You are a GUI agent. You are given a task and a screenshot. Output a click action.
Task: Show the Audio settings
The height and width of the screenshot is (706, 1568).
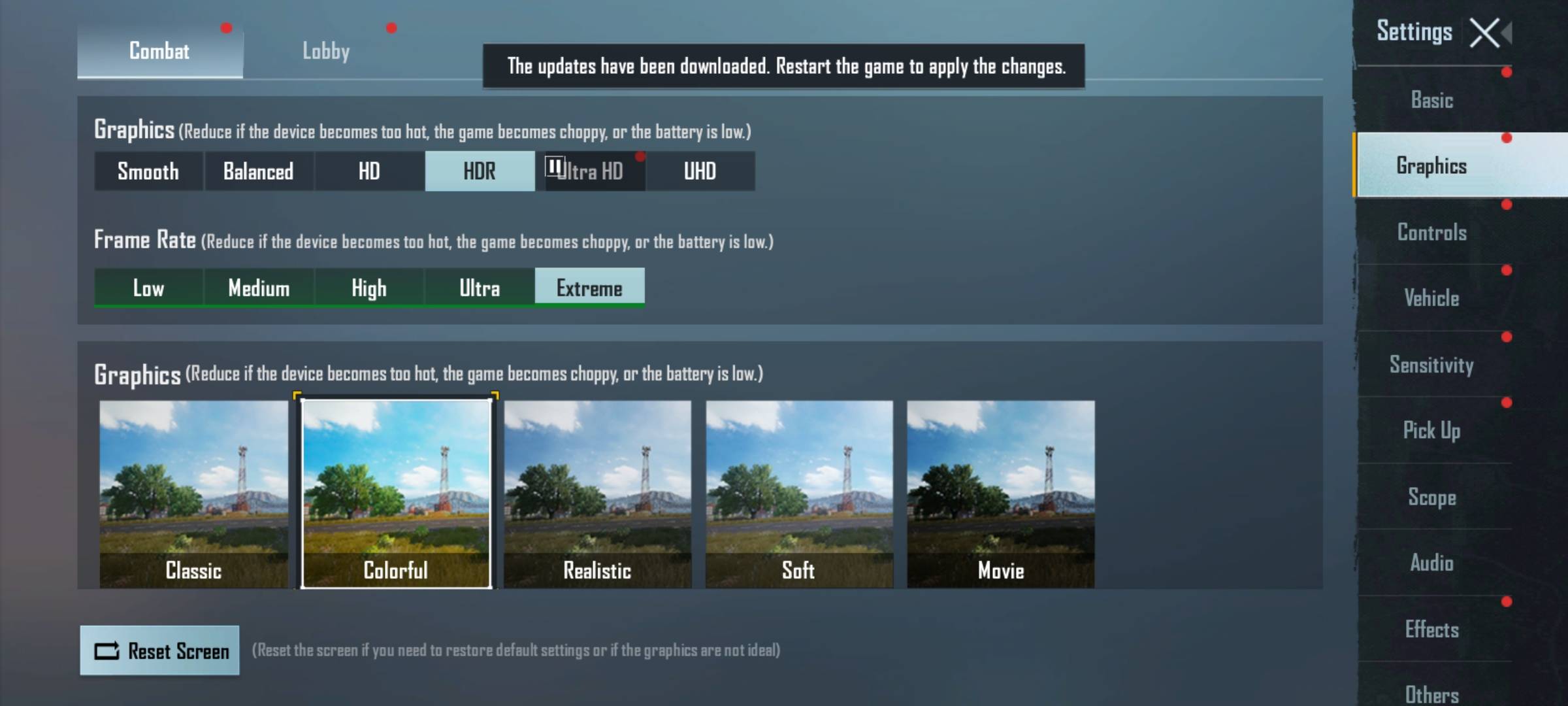pyautogui.click(x=1432, y=563)
